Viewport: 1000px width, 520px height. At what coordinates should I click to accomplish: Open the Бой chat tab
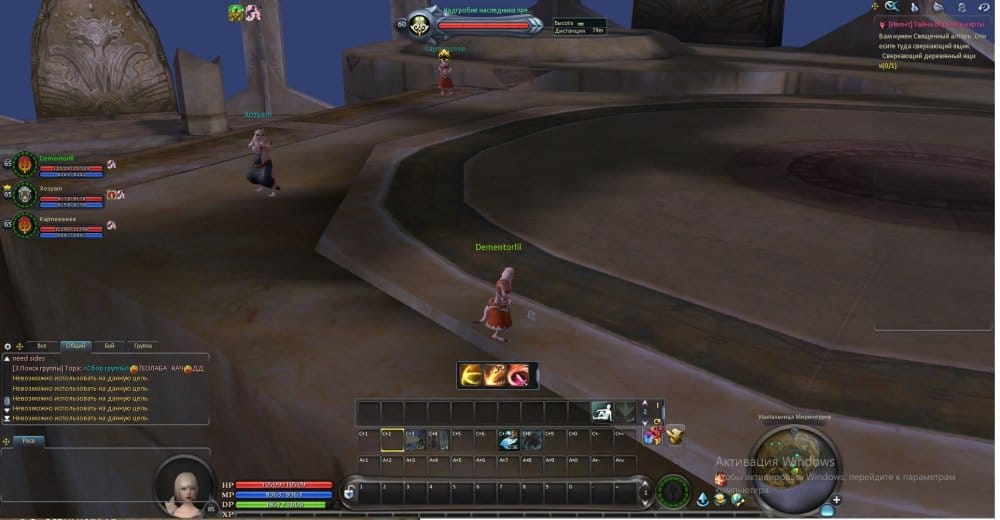[109, 345]
